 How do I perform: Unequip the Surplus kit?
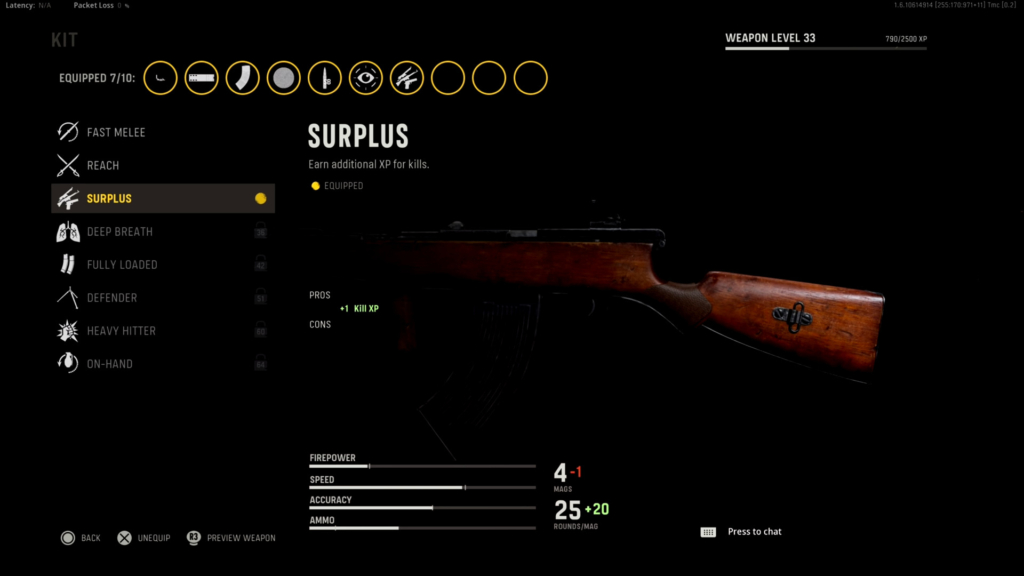pyautogui.click(x=143, y=538)
